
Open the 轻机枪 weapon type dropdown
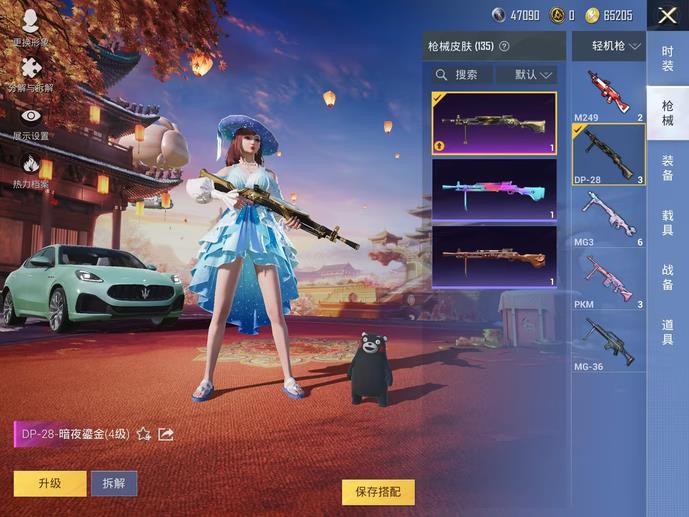608,46
